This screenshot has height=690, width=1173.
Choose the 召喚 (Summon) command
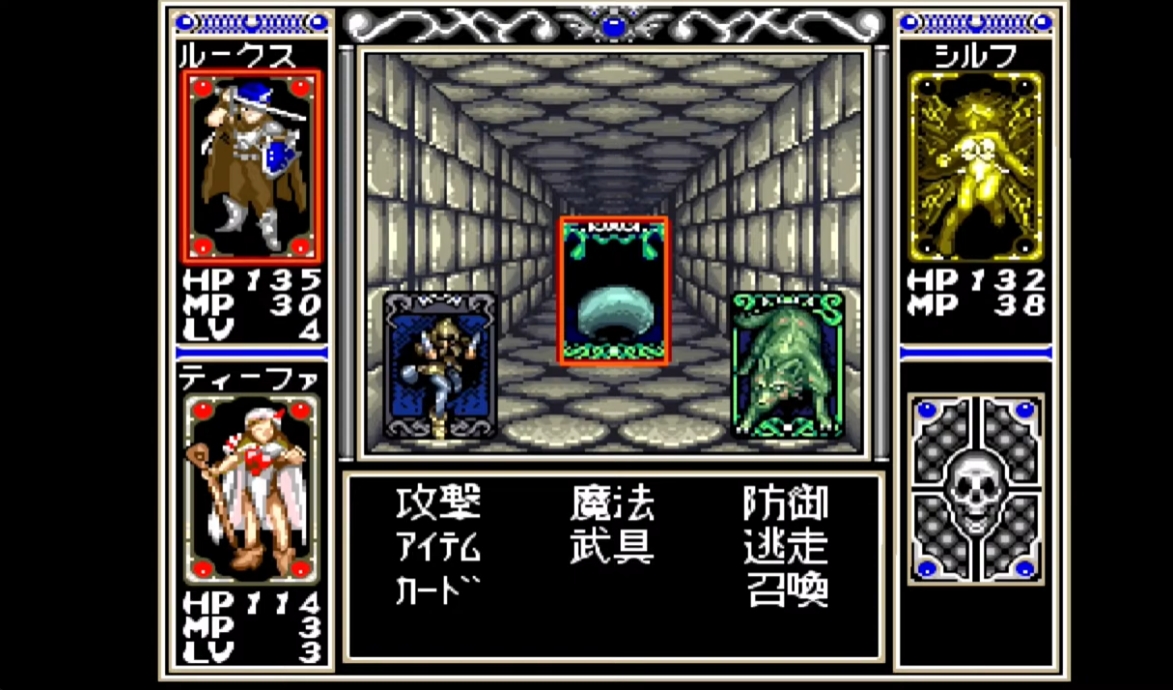[788, 591]
